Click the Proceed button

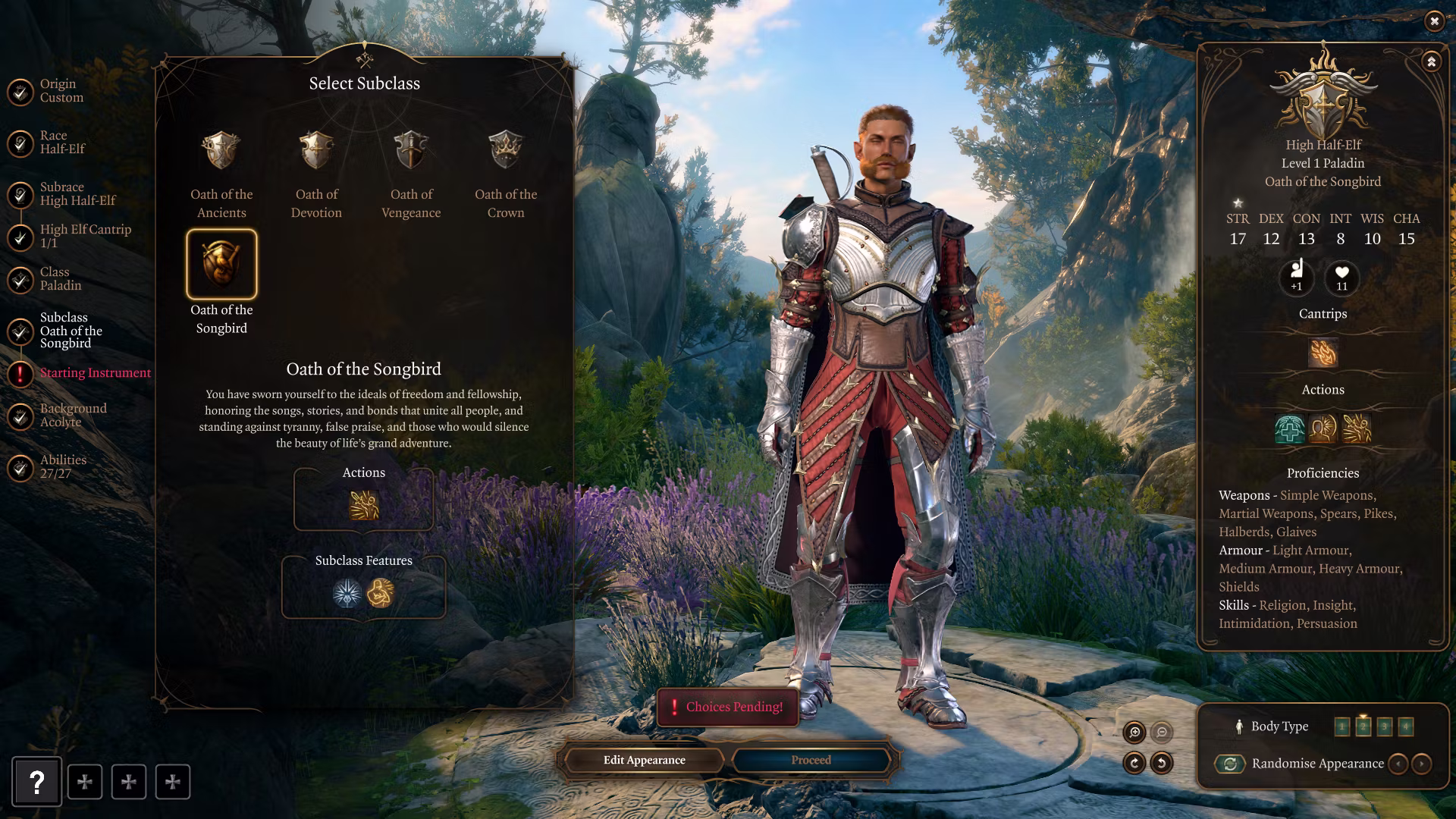tap(811, 760)
